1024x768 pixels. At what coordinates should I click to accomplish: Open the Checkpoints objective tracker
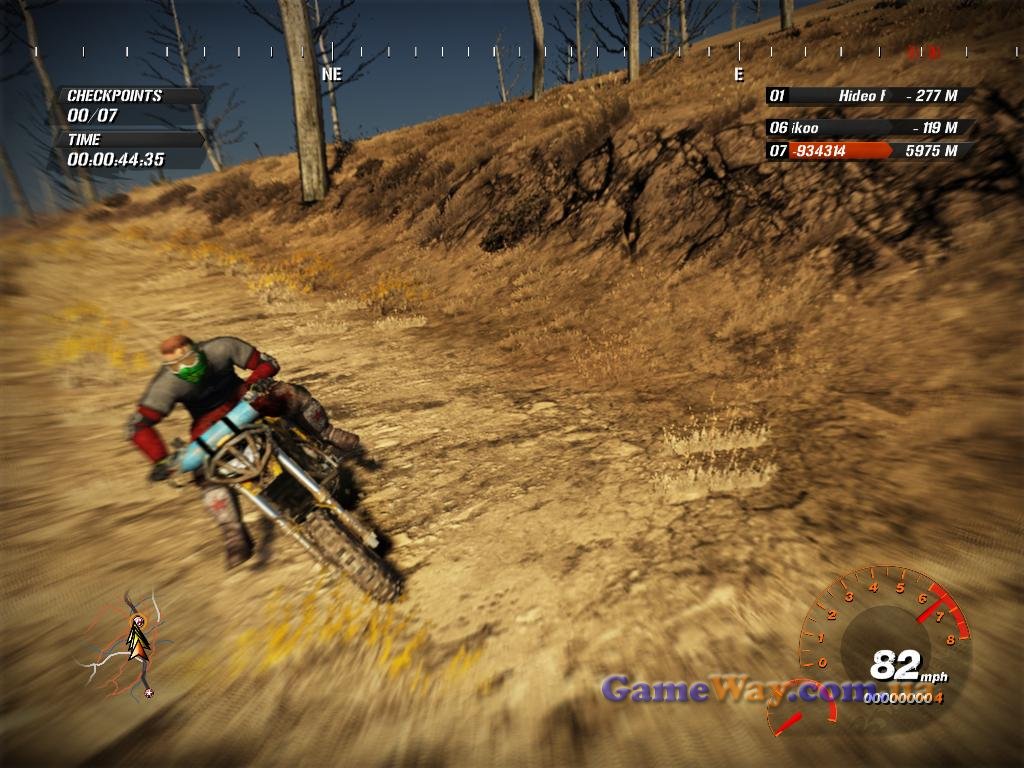132,105
